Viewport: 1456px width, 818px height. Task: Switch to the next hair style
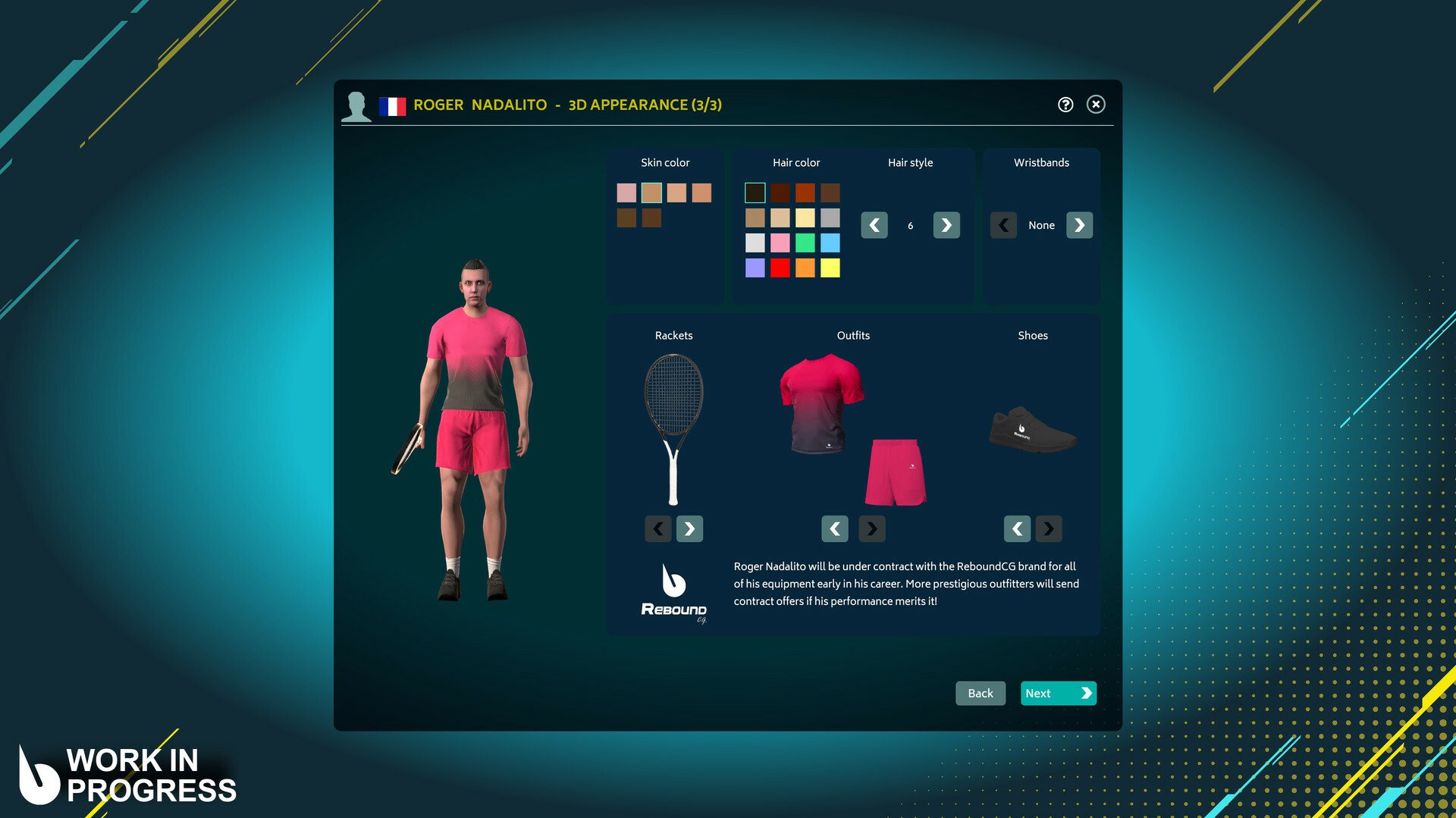946,225
